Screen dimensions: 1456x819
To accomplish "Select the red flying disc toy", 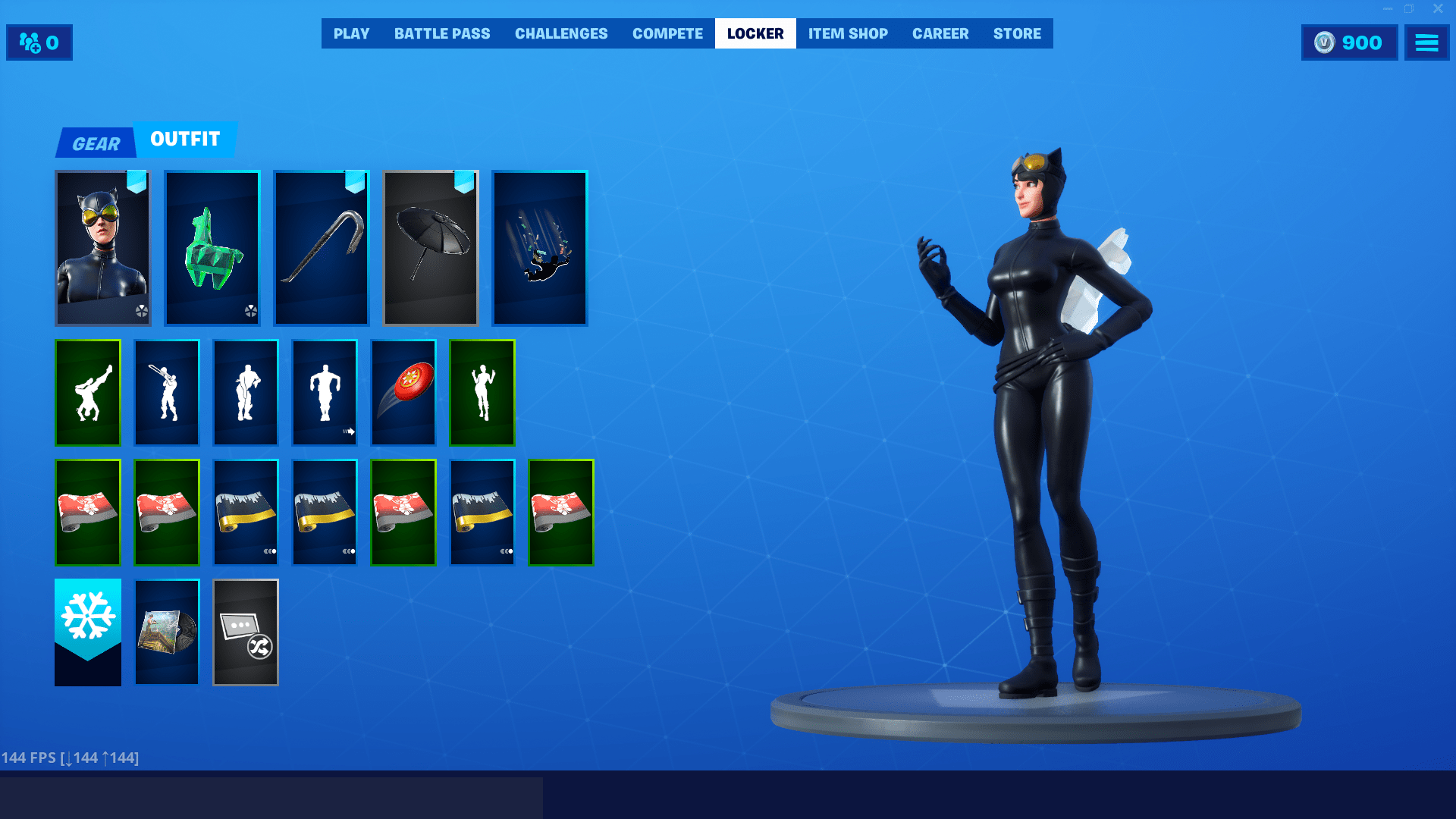I will tap(403, 392).
